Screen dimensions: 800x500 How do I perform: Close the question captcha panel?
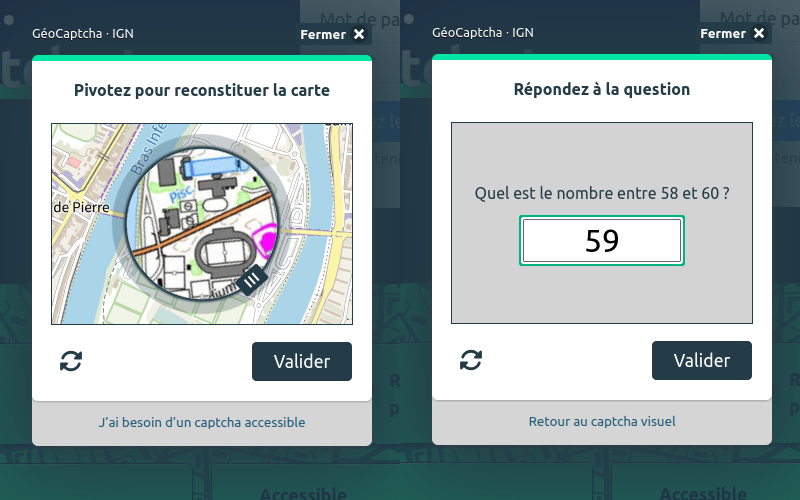click(x=734, y=34)
